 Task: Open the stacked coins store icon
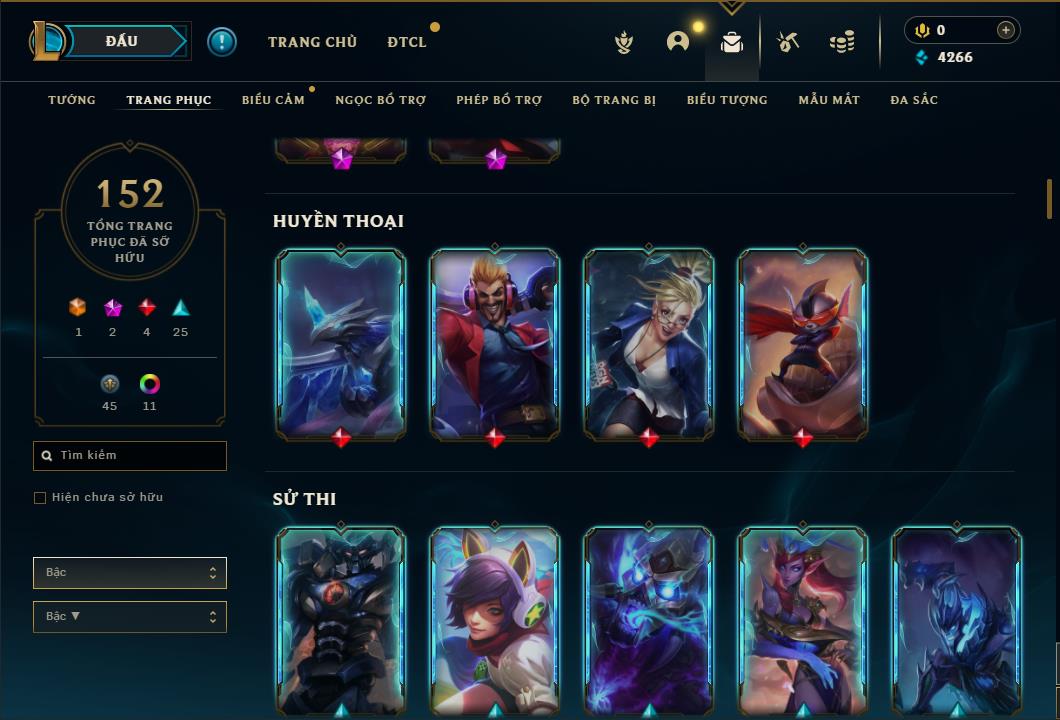(x=842, y=42)
